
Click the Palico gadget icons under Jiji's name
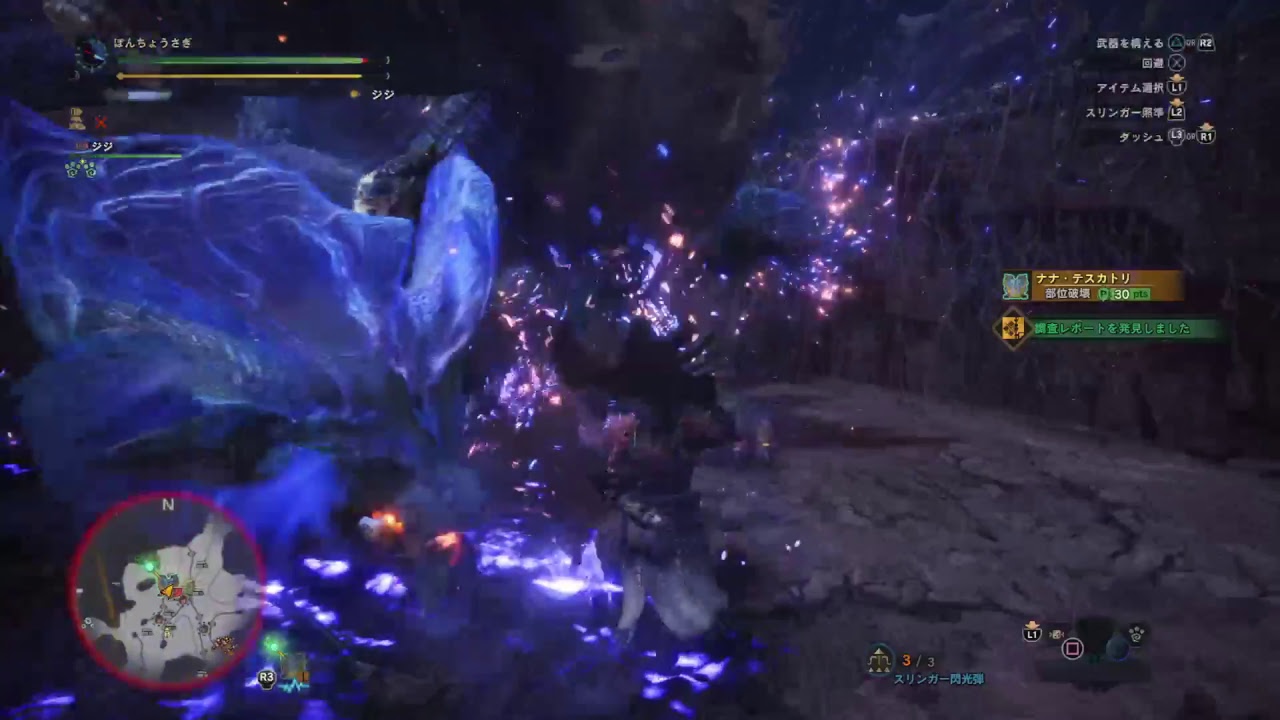[78, 170]
